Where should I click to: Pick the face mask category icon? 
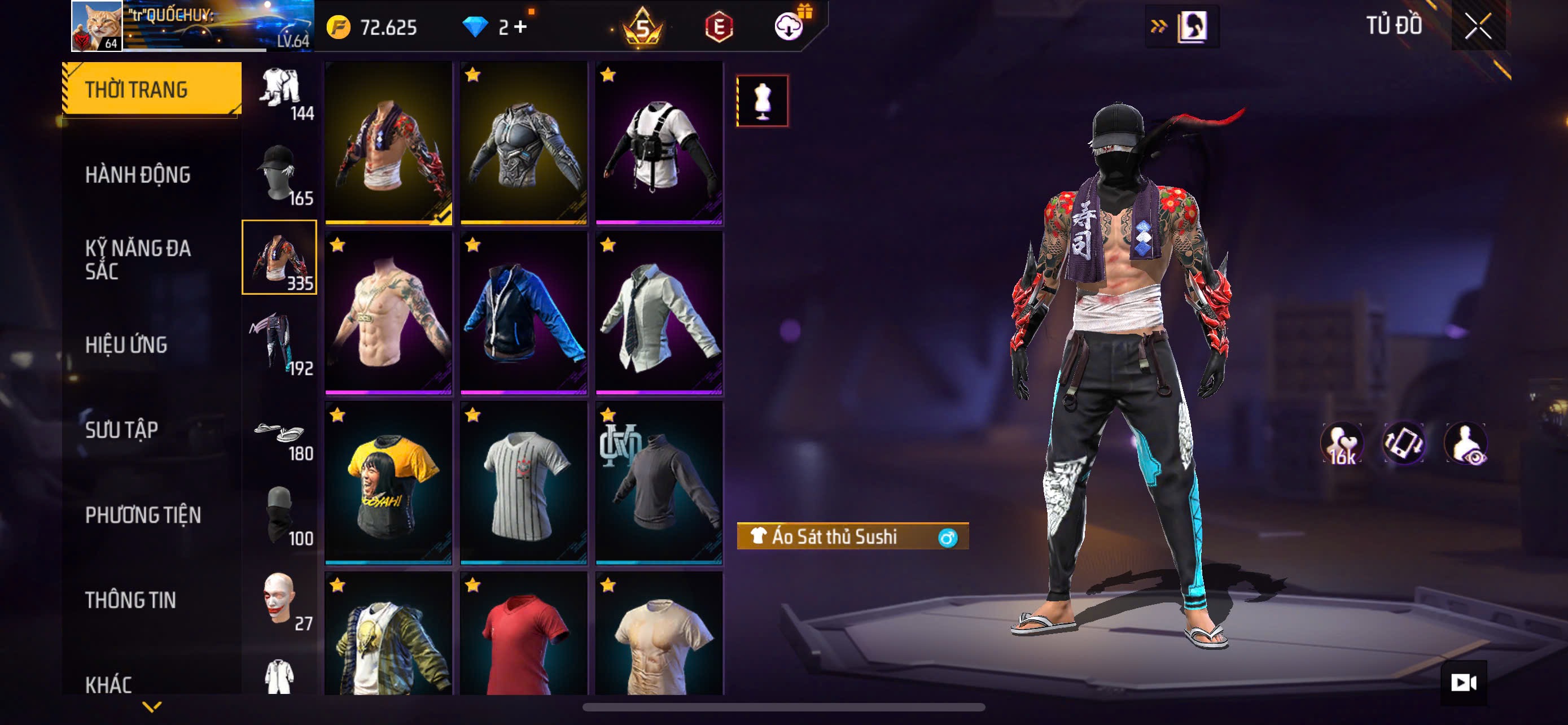(x=280, y=516)
